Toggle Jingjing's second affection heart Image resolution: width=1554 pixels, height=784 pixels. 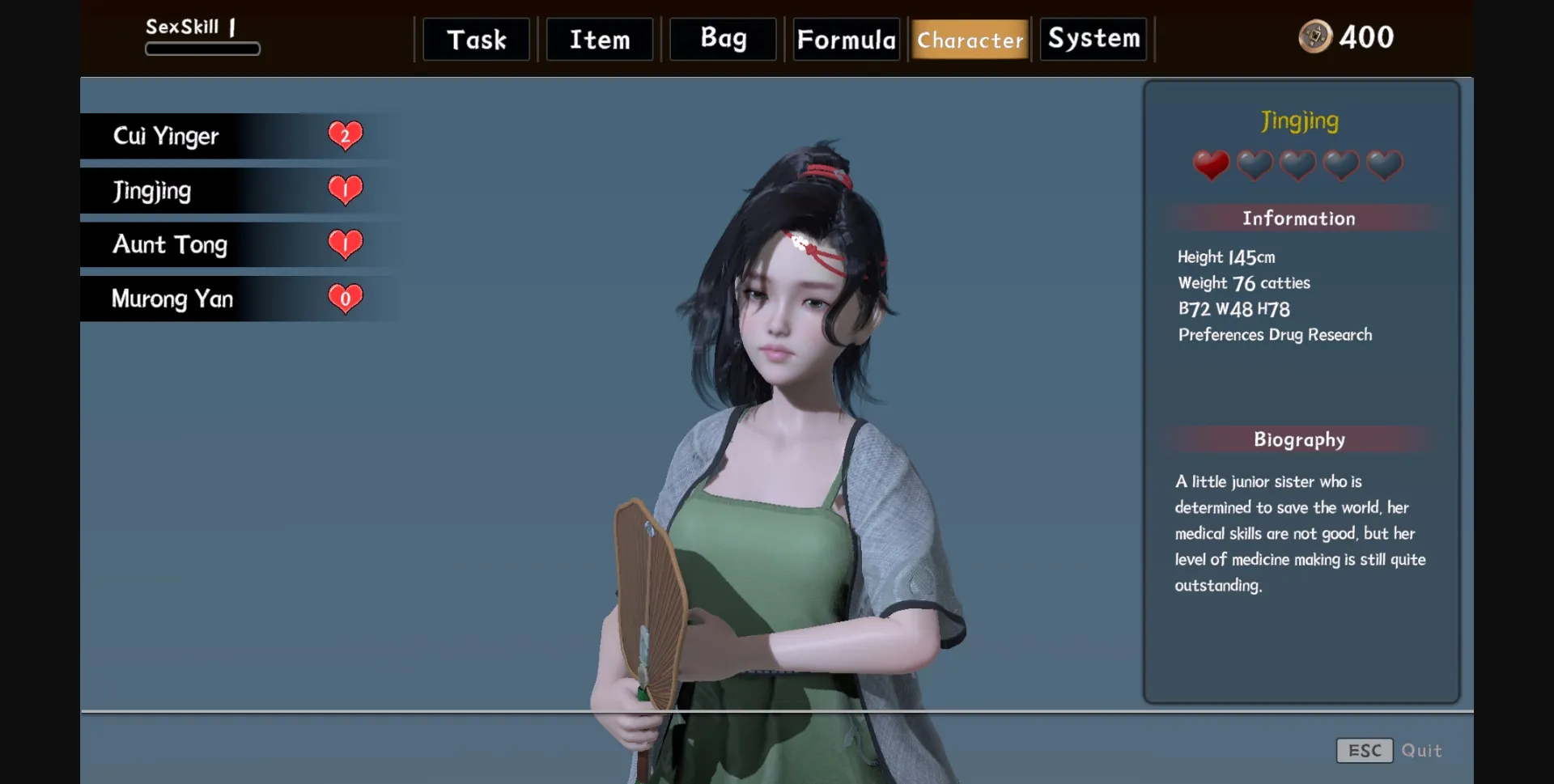click(x=1254, y=164)
